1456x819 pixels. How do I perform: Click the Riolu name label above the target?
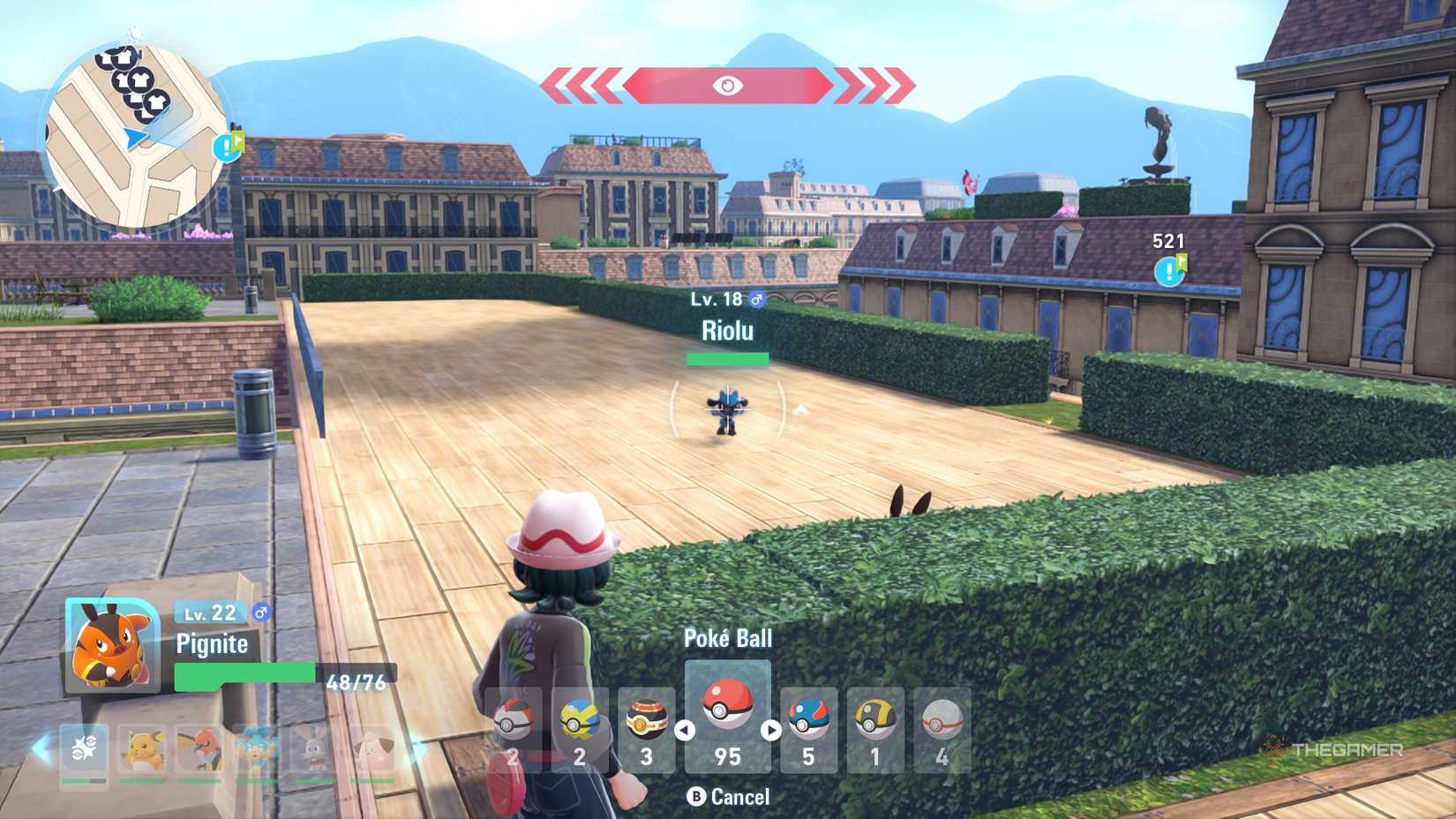pos(727,332)
